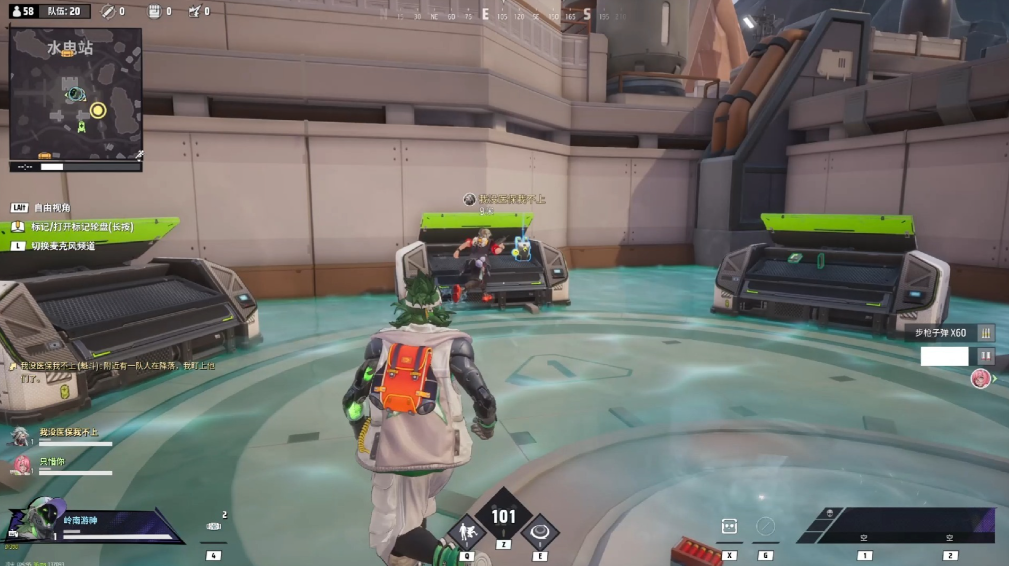The image size is (1009, 566).
Task: Select the first empty weapon slot 空
Action: click(865, 536)
